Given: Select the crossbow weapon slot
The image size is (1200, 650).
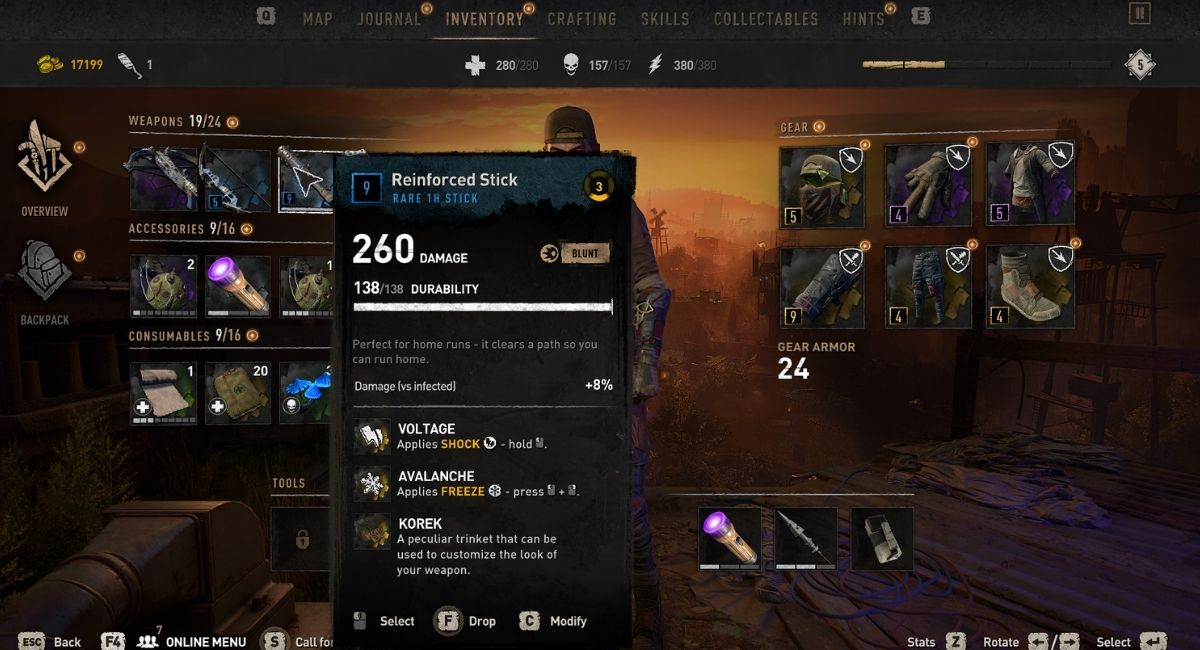Looking at the screenshot, I should [x=163, y=179].
